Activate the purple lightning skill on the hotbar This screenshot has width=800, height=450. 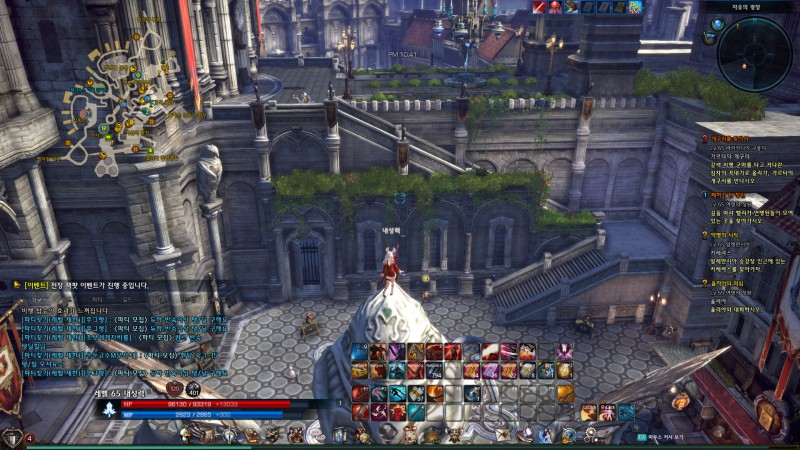click(x=398, y=352)
